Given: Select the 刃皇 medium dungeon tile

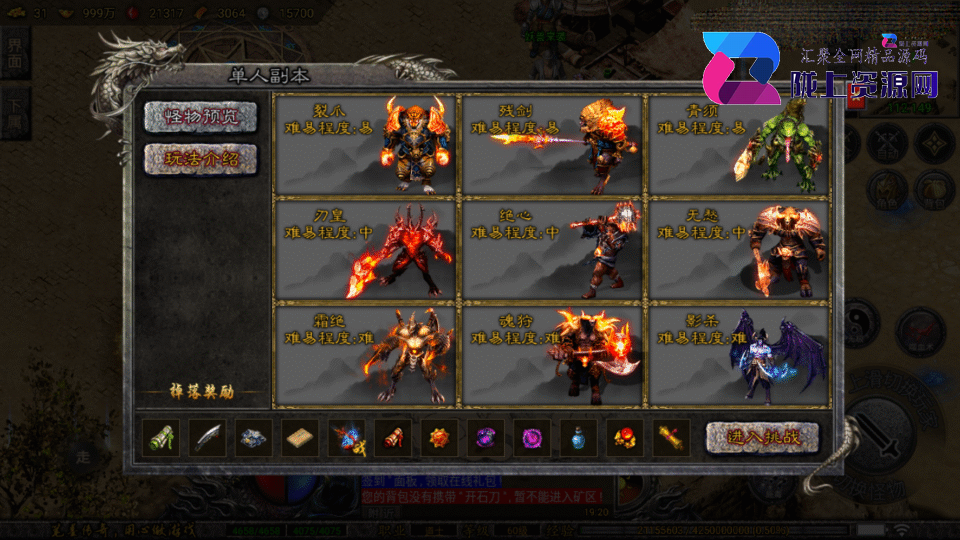Looking at the screenshot, I should pyautogui.click(x=364, y=248).
